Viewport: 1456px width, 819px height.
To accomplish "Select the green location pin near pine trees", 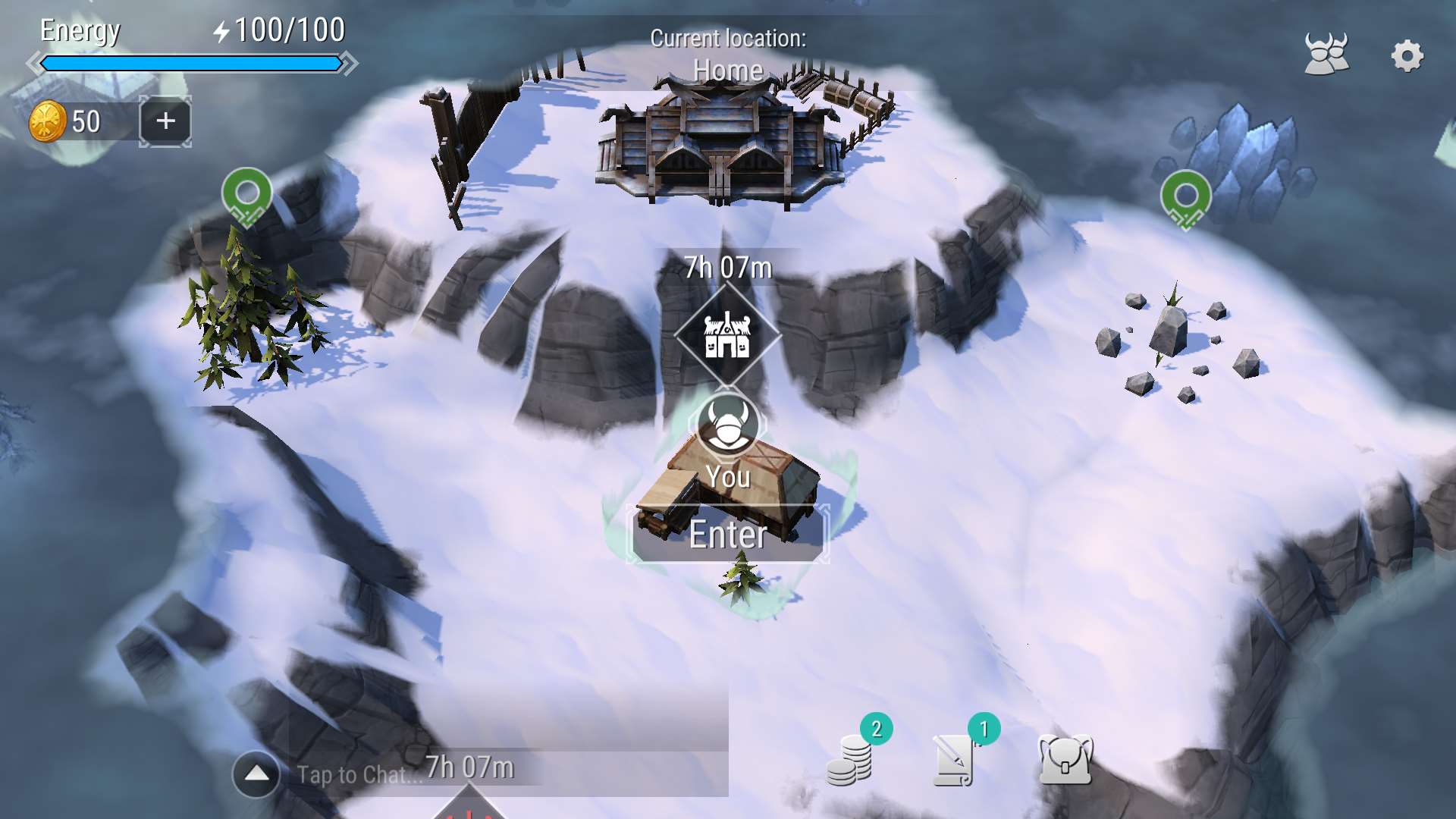I will [x=246, y=196].
